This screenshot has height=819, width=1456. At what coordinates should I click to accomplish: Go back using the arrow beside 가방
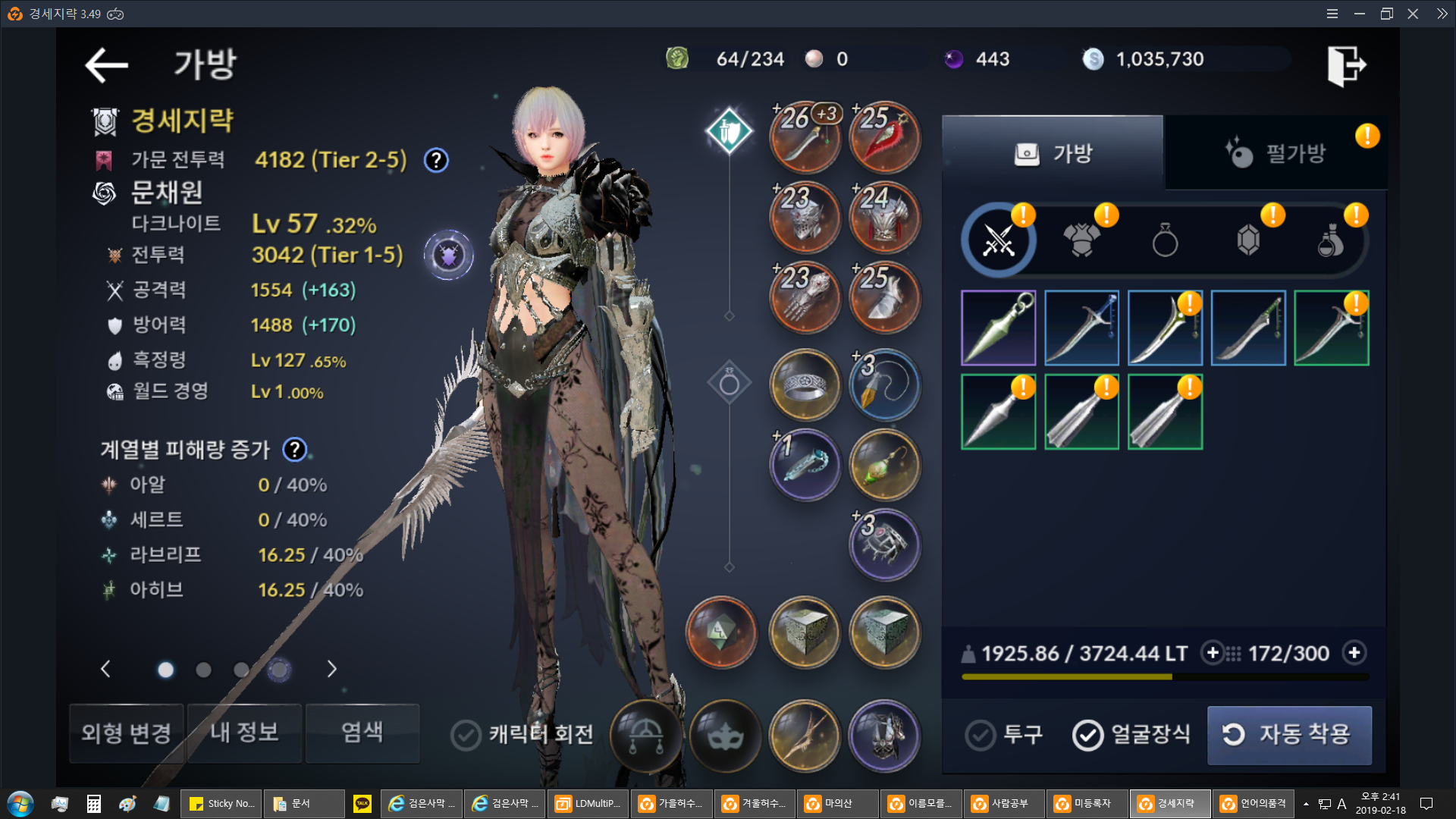tap(106, 65)
